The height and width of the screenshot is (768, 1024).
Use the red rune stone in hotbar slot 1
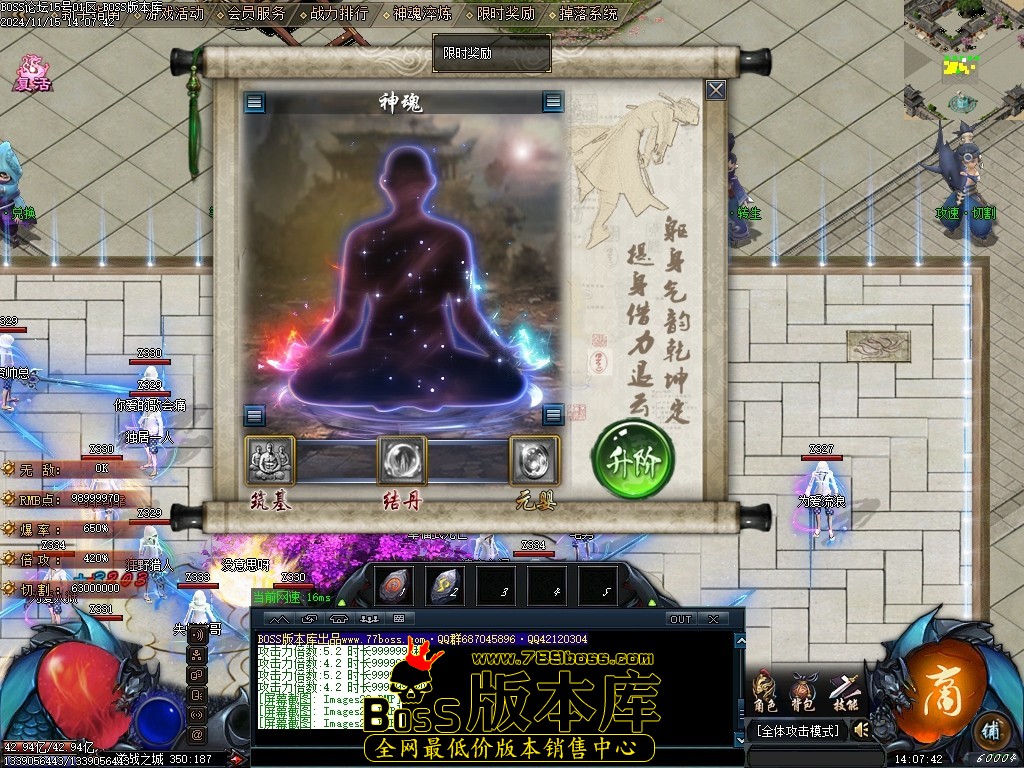coord(393,587)
